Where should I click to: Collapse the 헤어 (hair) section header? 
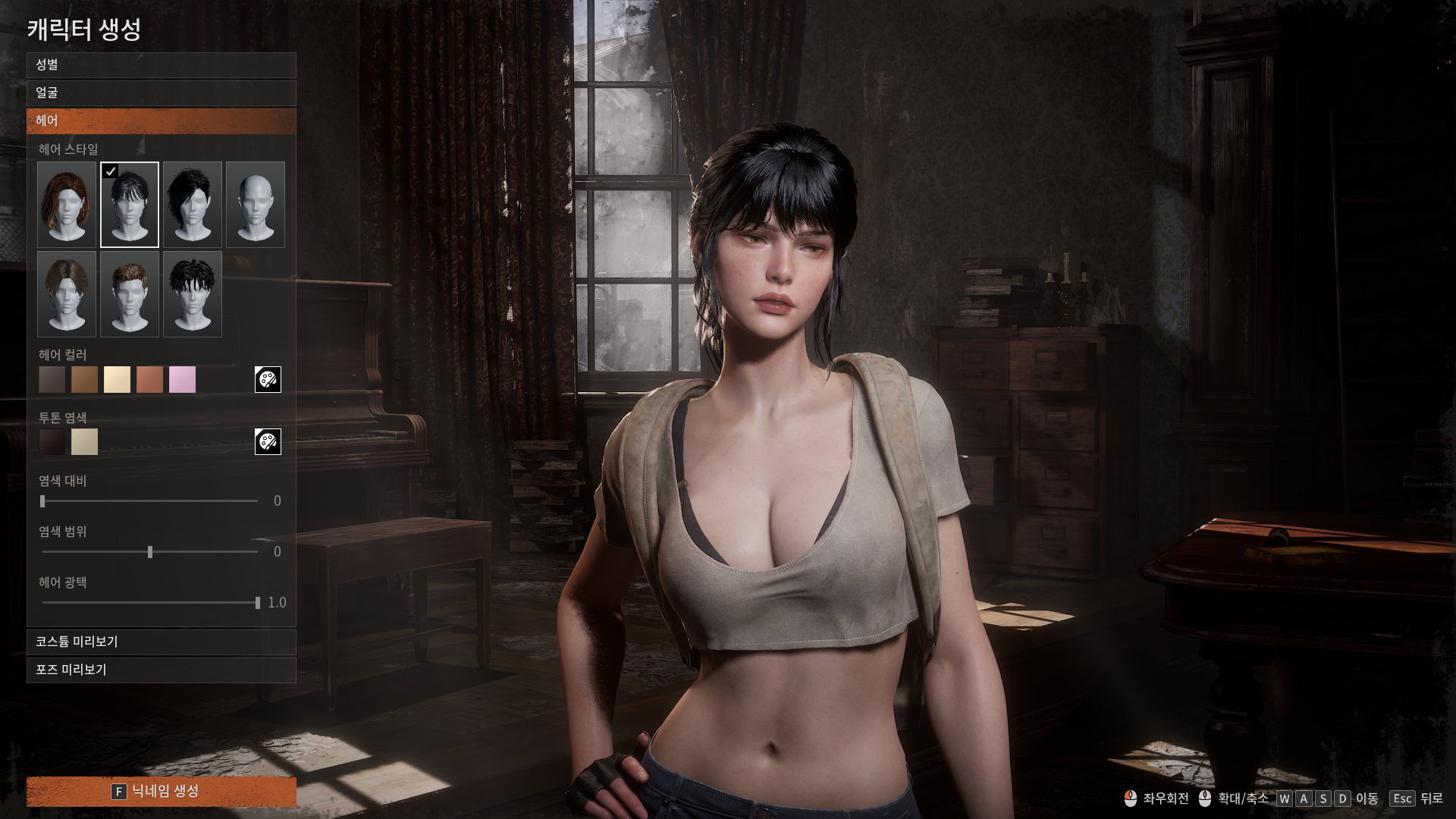[161, 121]
